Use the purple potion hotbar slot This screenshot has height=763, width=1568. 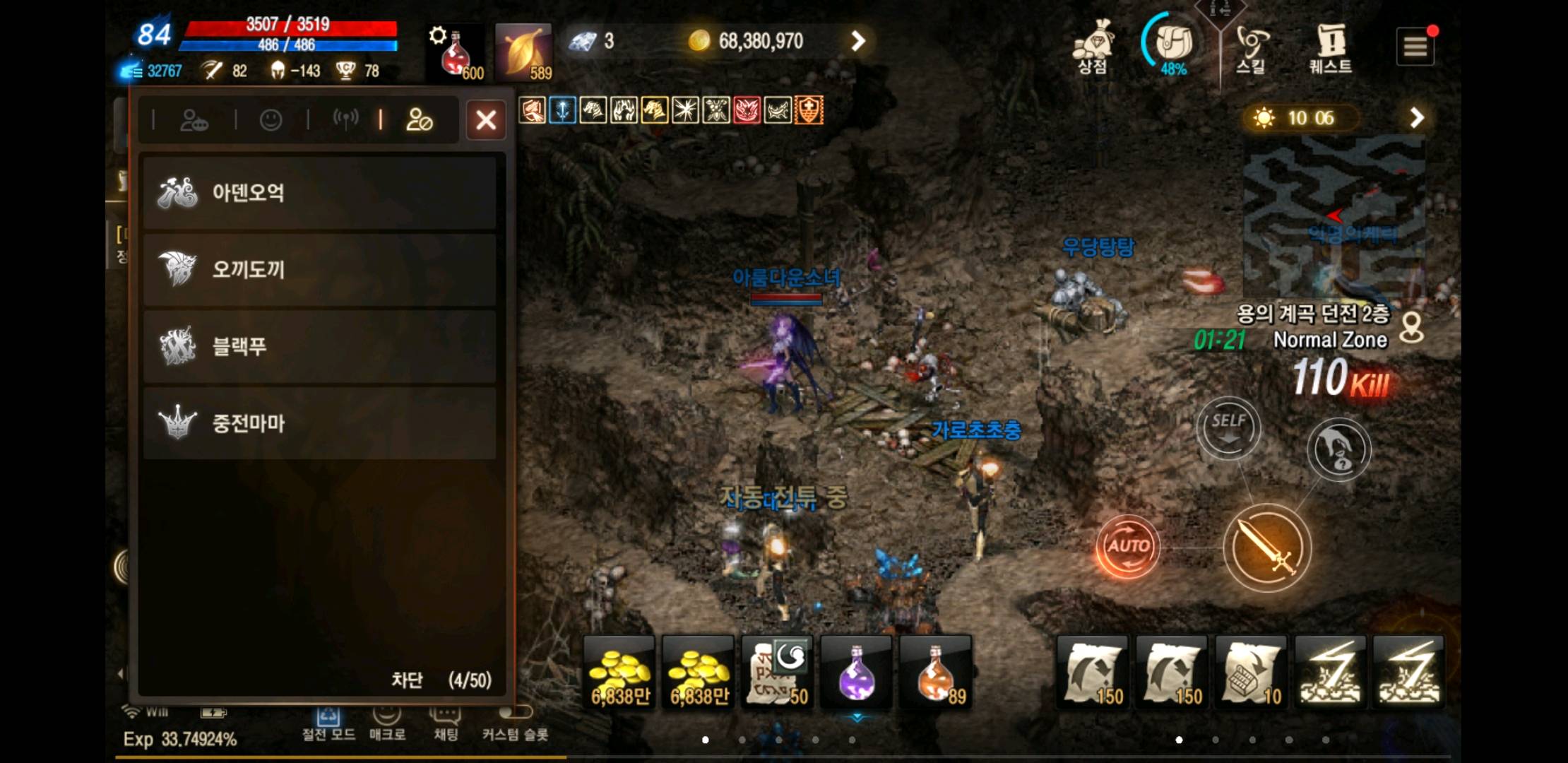coord(856,672)
